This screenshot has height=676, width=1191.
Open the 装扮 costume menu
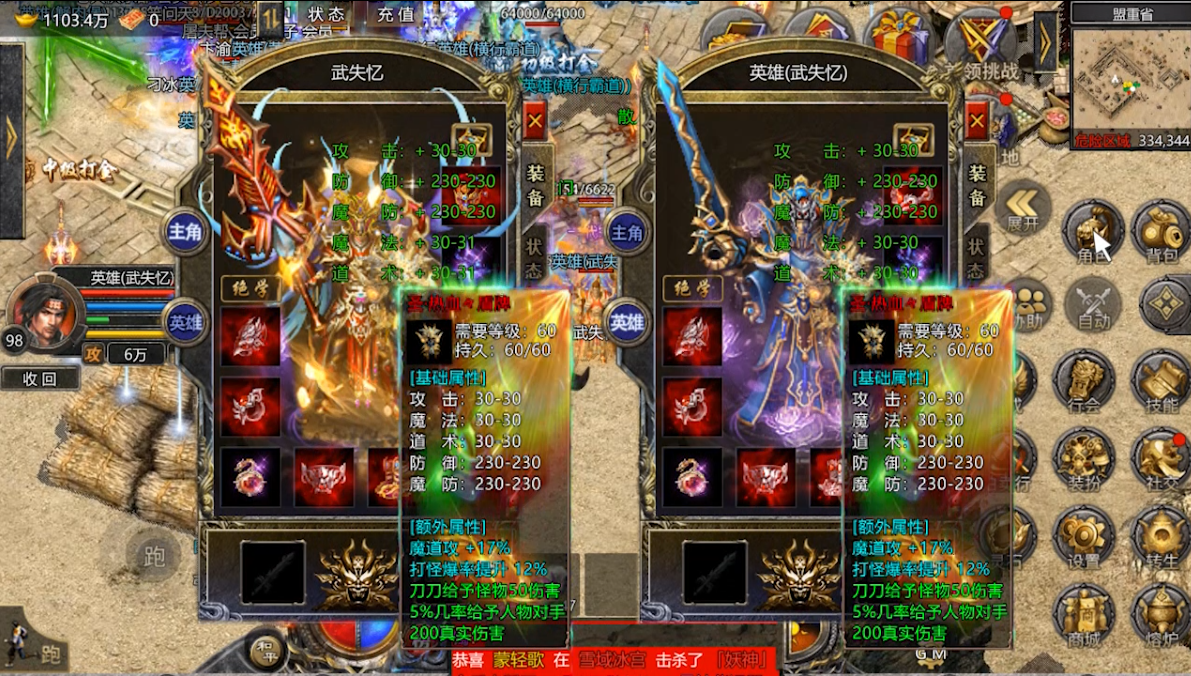point(1084,461)
